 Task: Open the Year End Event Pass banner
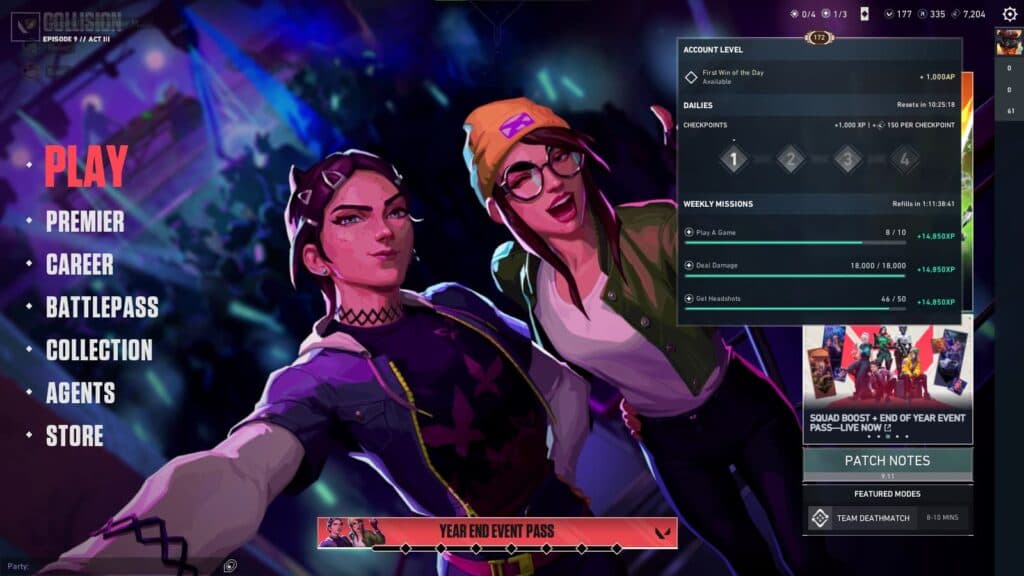point(497,532)
